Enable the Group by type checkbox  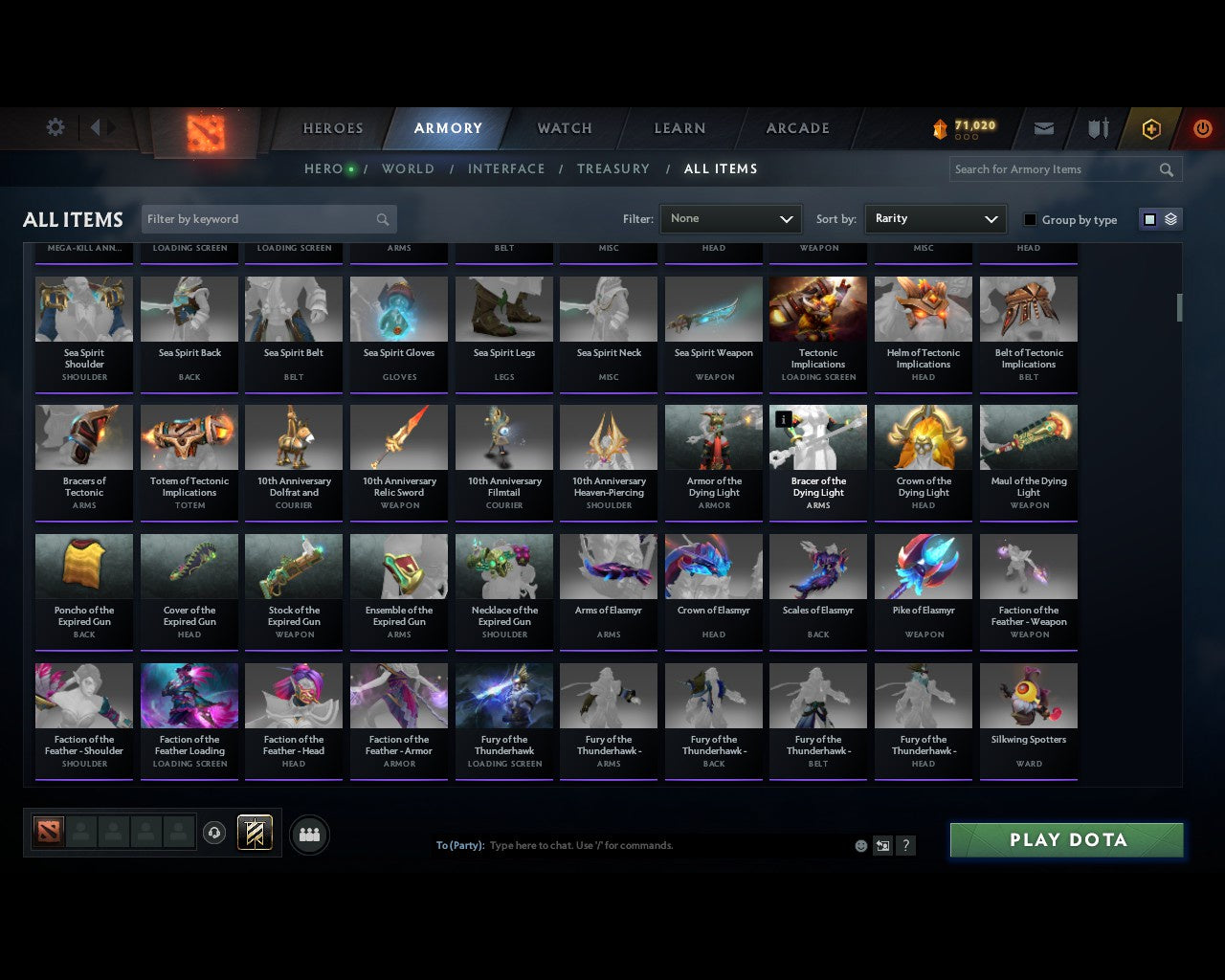(x=1030, y=219)
